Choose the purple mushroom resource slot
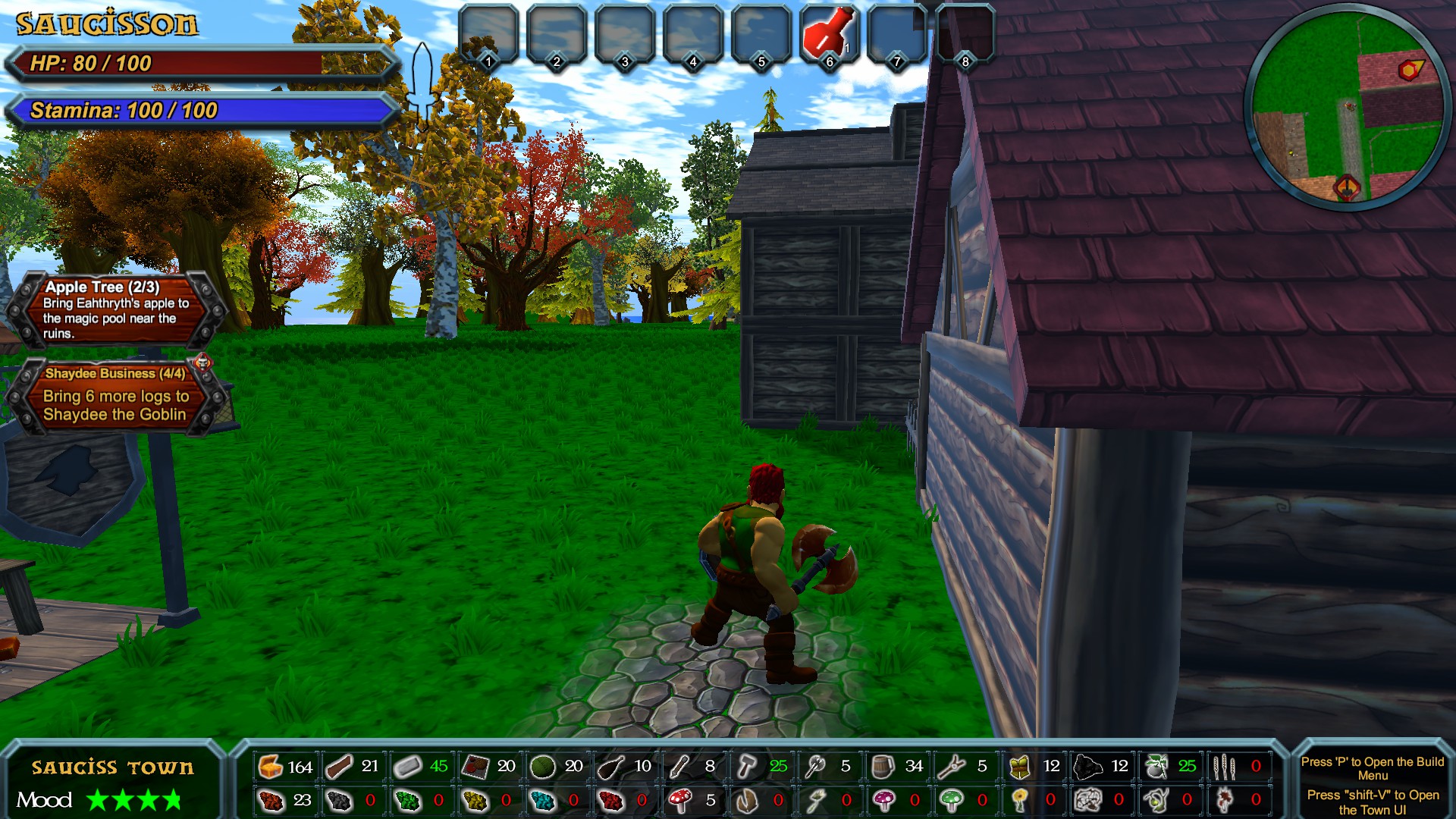Screen dimensions: 1456x819 point(883,800)
